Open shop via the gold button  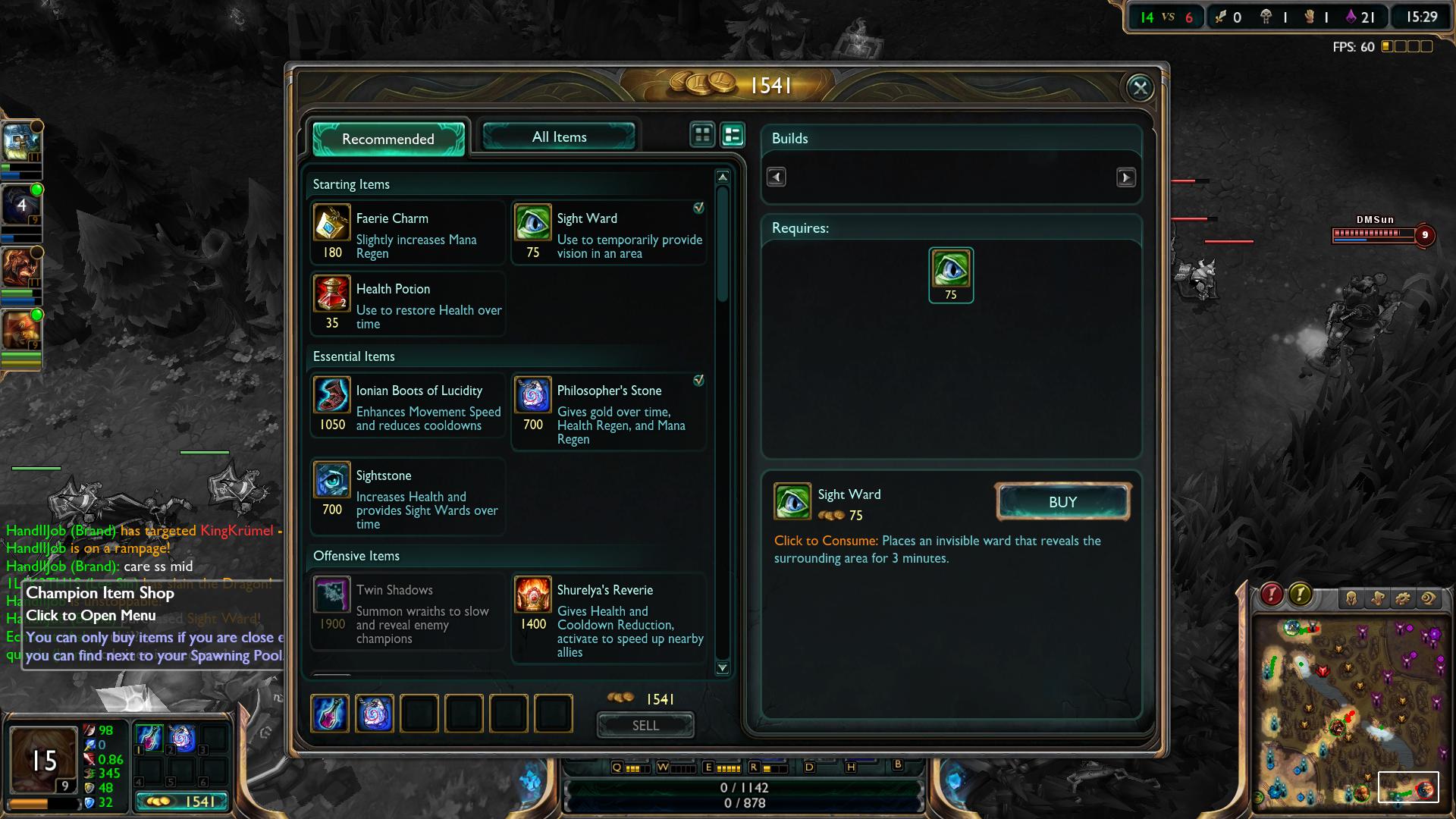click(184, 802)
